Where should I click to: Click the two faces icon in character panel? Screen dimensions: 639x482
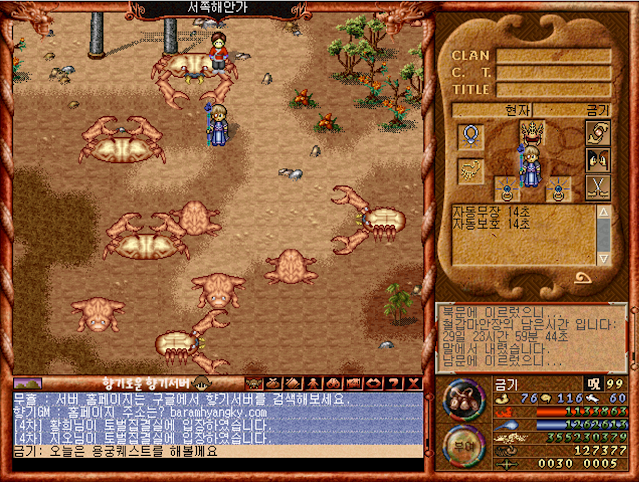[x=597, y=159]
